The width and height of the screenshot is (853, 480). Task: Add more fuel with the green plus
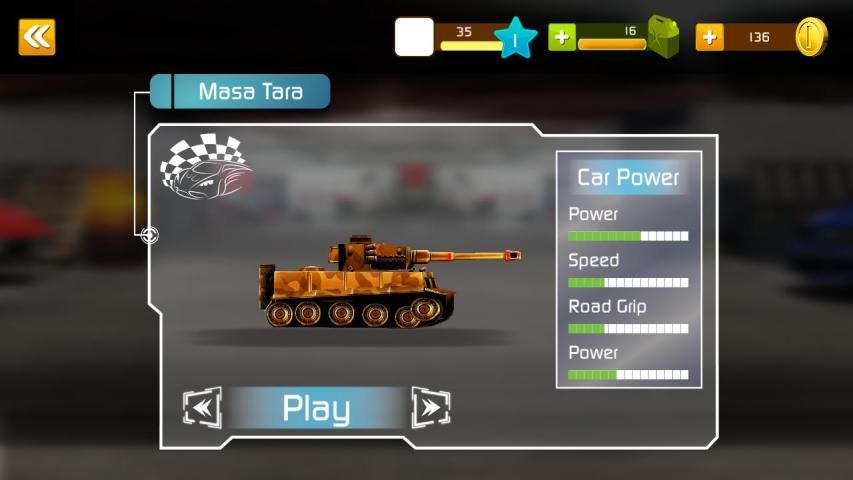pos(562,37)
